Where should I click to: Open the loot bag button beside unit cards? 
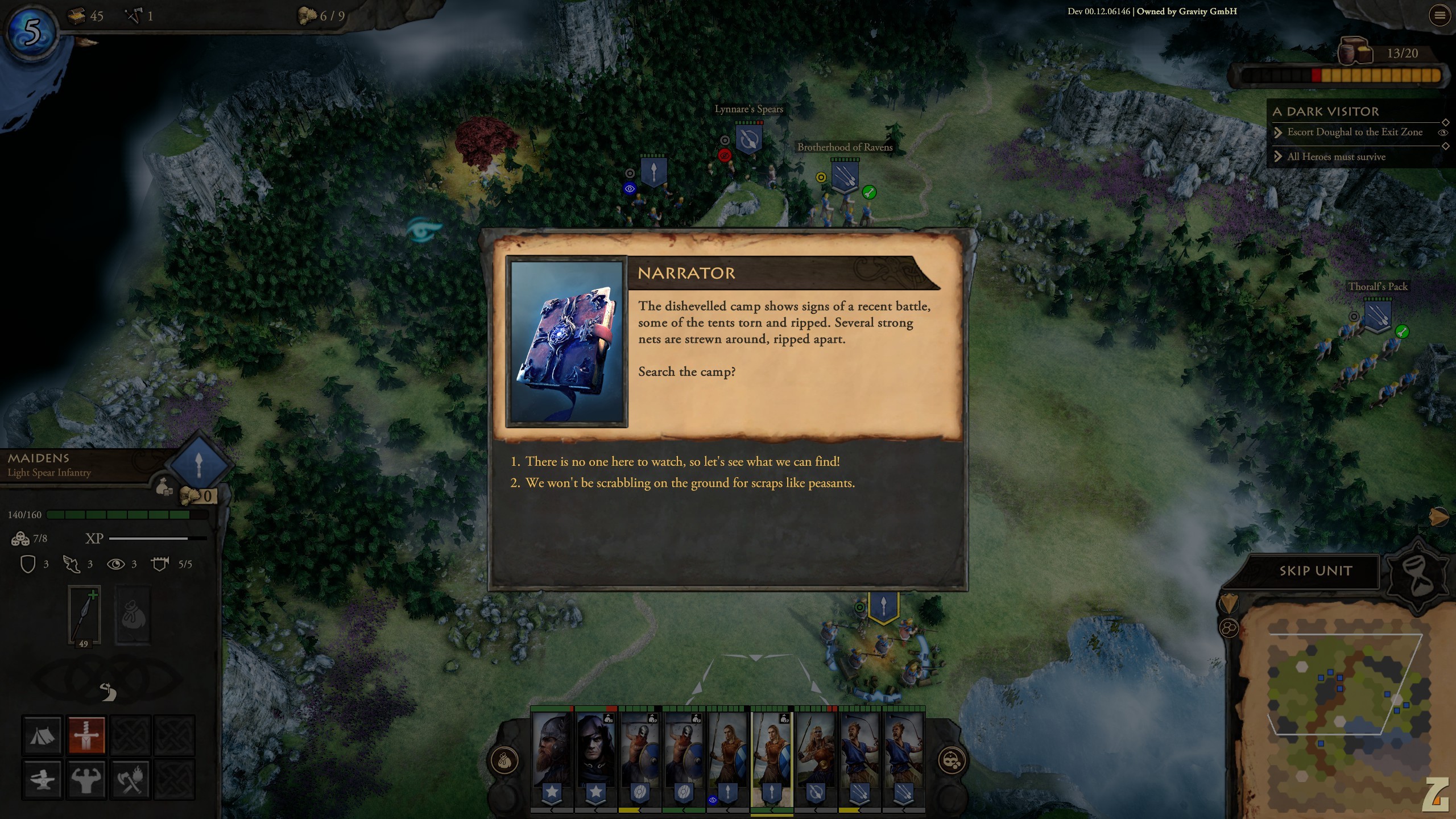coord(504,760)
